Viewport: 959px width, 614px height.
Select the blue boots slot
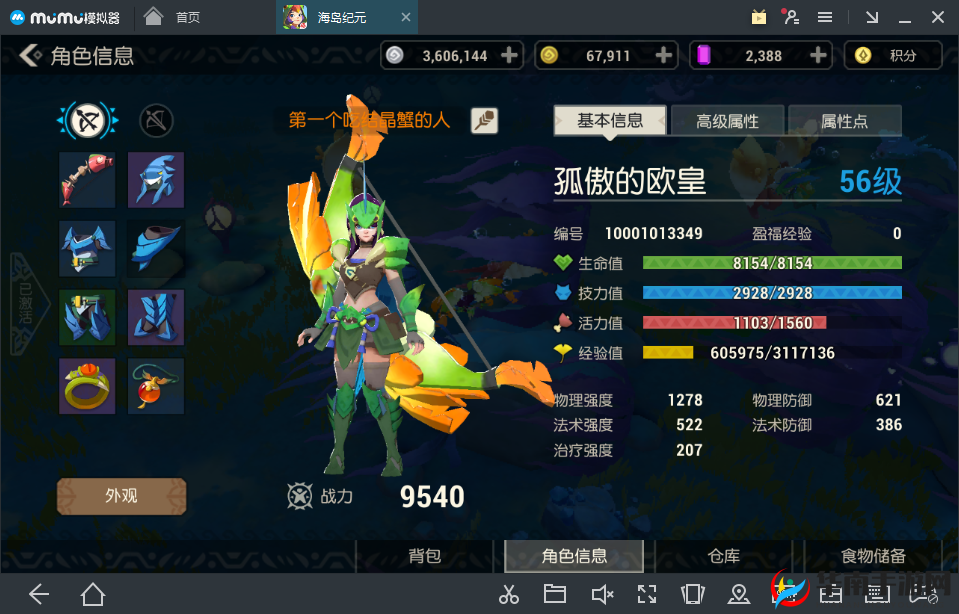point(156,317)
